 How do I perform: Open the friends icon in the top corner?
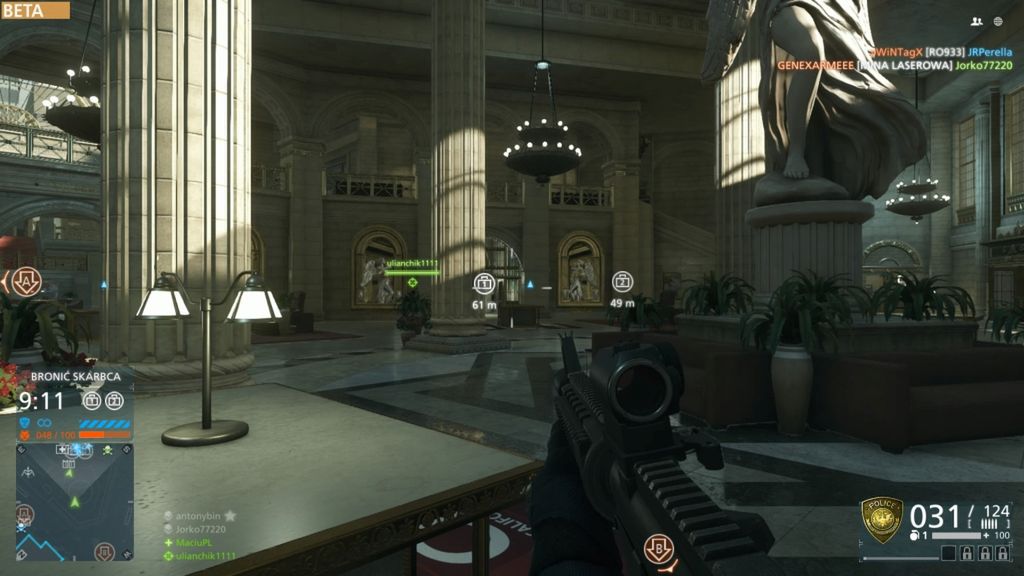pyautogui.click(x=977, y=21)
